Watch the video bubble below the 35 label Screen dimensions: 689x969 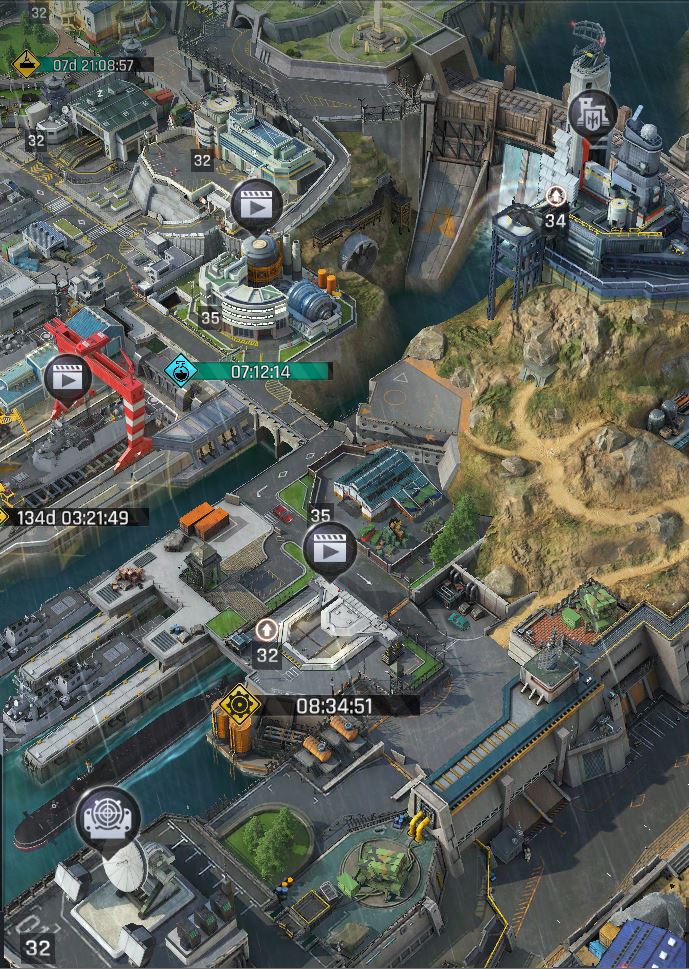[x=329, y=549]
